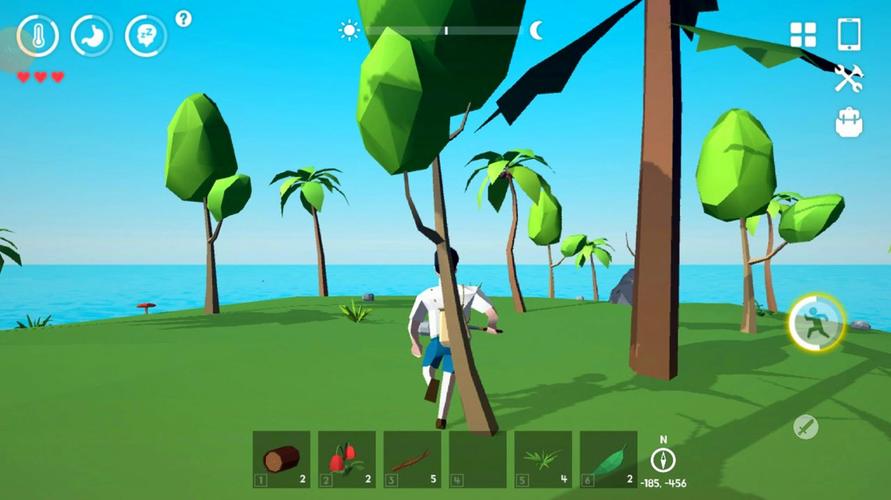
Task: Open the question mark help button
Action: pos(183,18)
